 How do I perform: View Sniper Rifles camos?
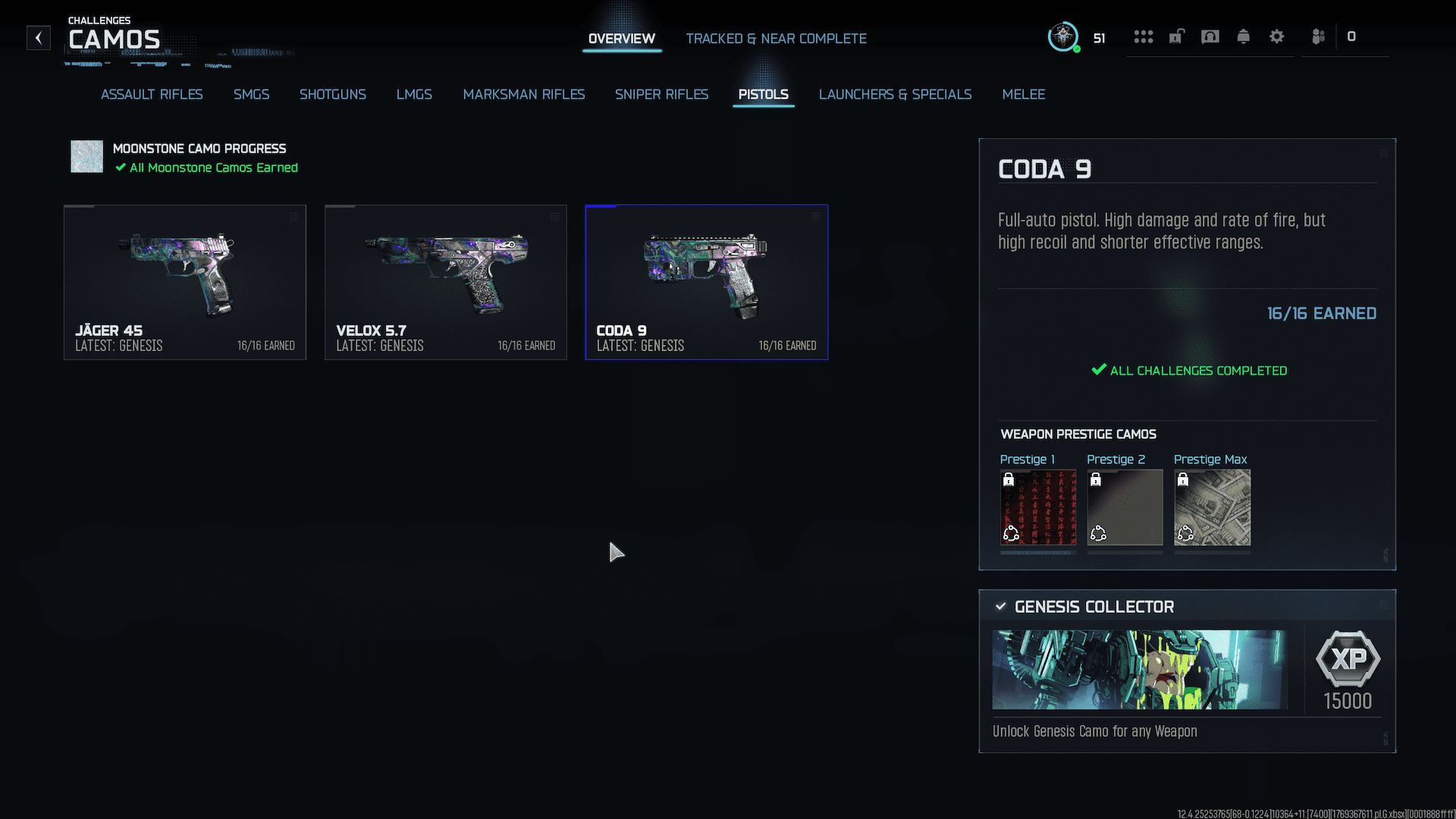tap(661, 94)
